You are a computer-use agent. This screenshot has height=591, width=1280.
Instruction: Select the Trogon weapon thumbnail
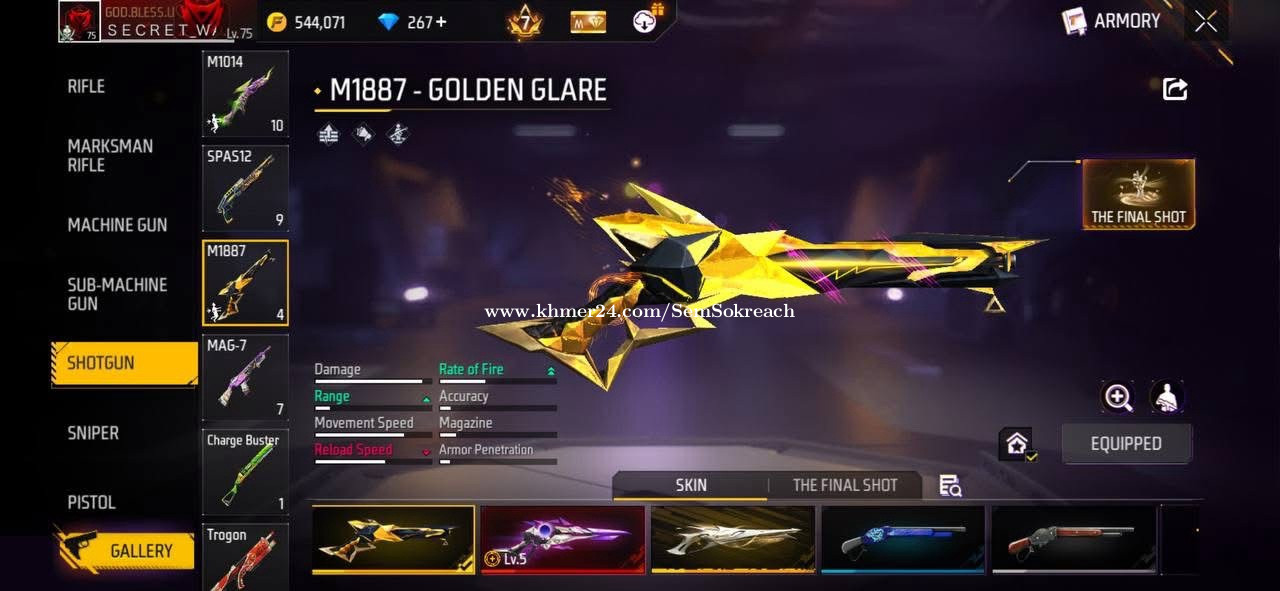point(245,558)
